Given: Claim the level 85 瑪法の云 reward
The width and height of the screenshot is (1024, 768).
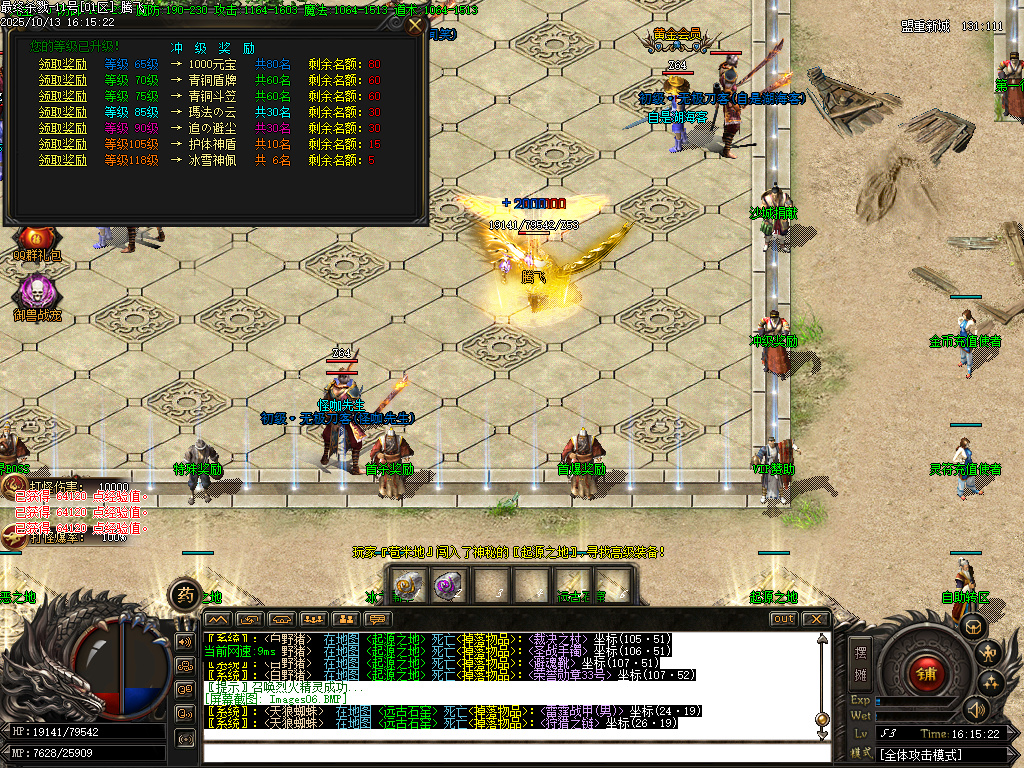Looking at the screenshot, I should tap(63, 112).
